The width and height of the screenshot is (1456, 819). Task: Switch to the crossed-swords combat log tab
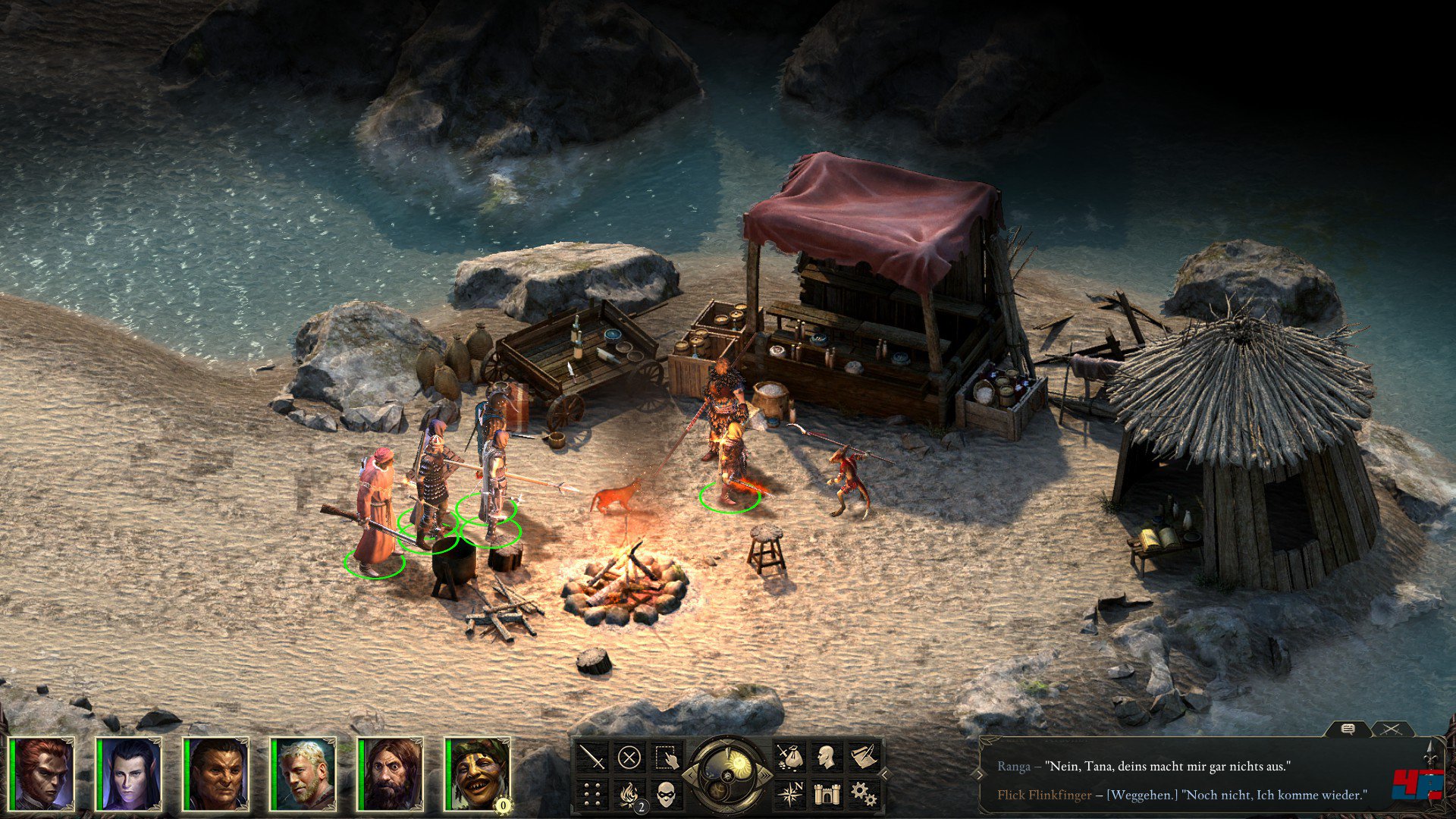(x=1390, y=730)
